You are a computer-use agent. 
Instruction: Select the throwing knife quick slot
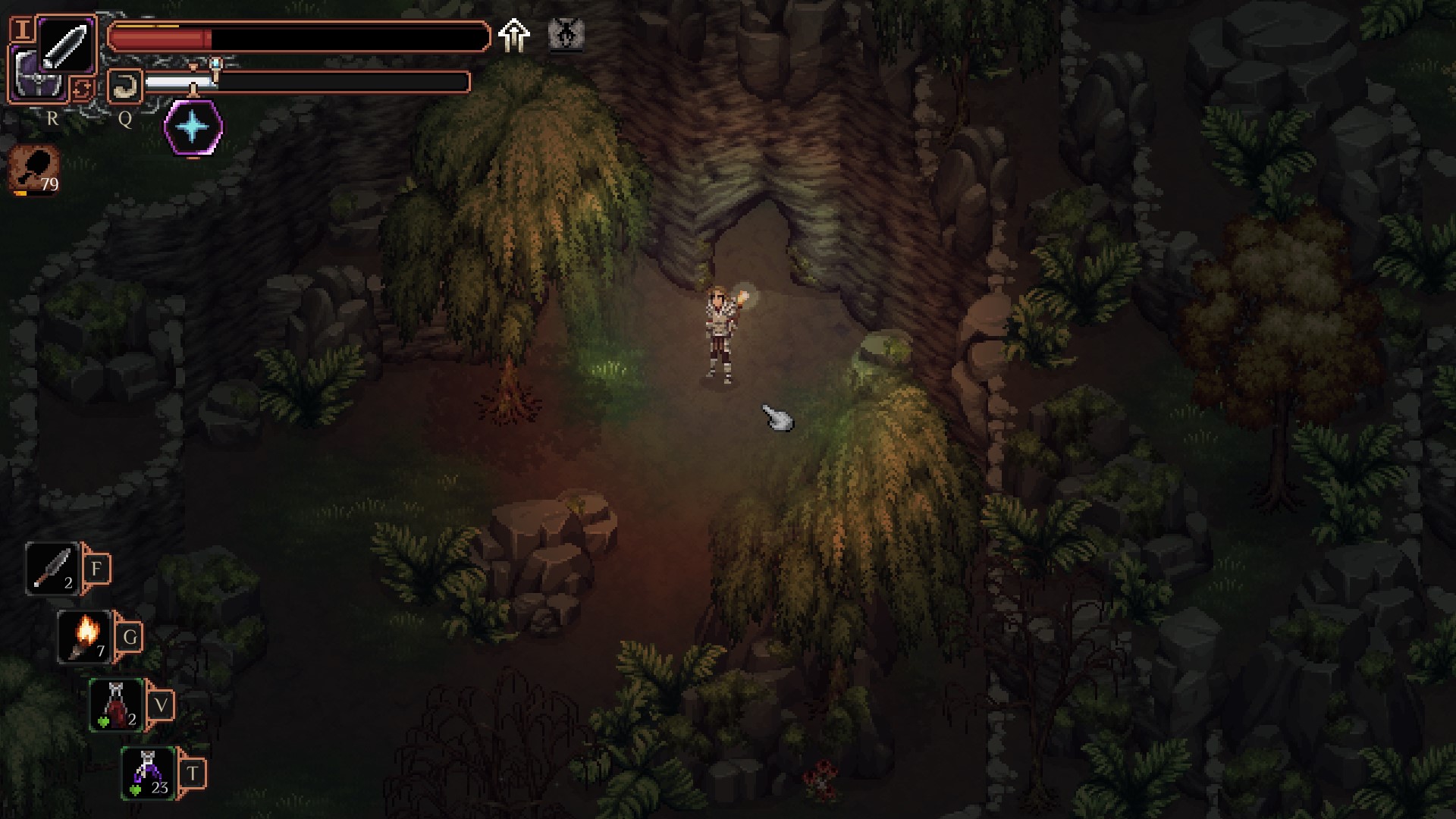(52, 568)
